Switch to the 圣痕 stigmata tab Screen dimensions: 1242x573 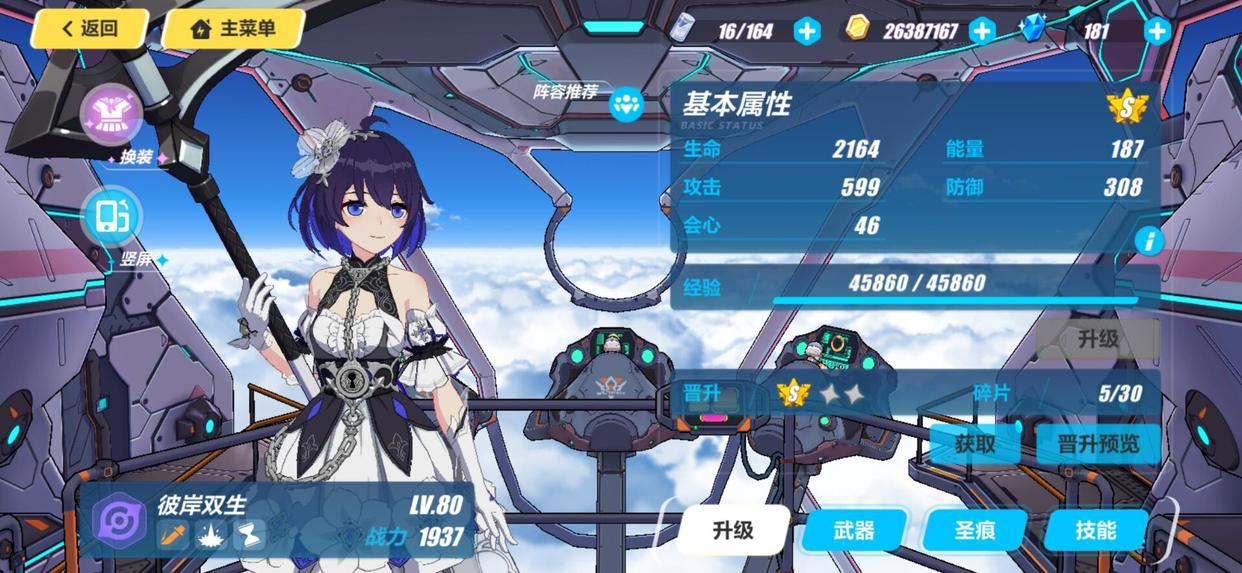(974, 530)
